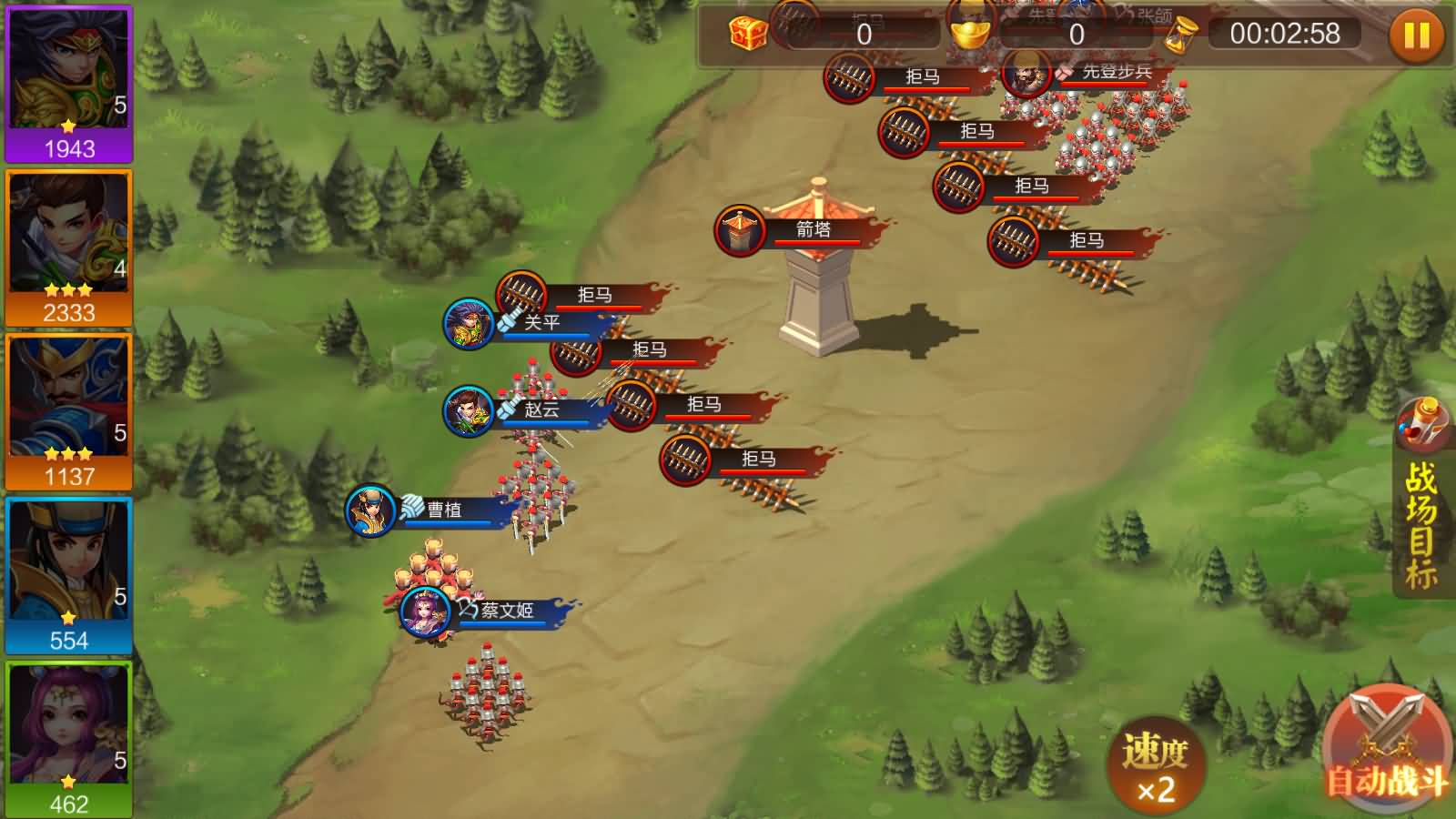Select the 蔡文姬 unit marker
Image resolution: width=1456 pixels, height=819 pixels.
426,611
